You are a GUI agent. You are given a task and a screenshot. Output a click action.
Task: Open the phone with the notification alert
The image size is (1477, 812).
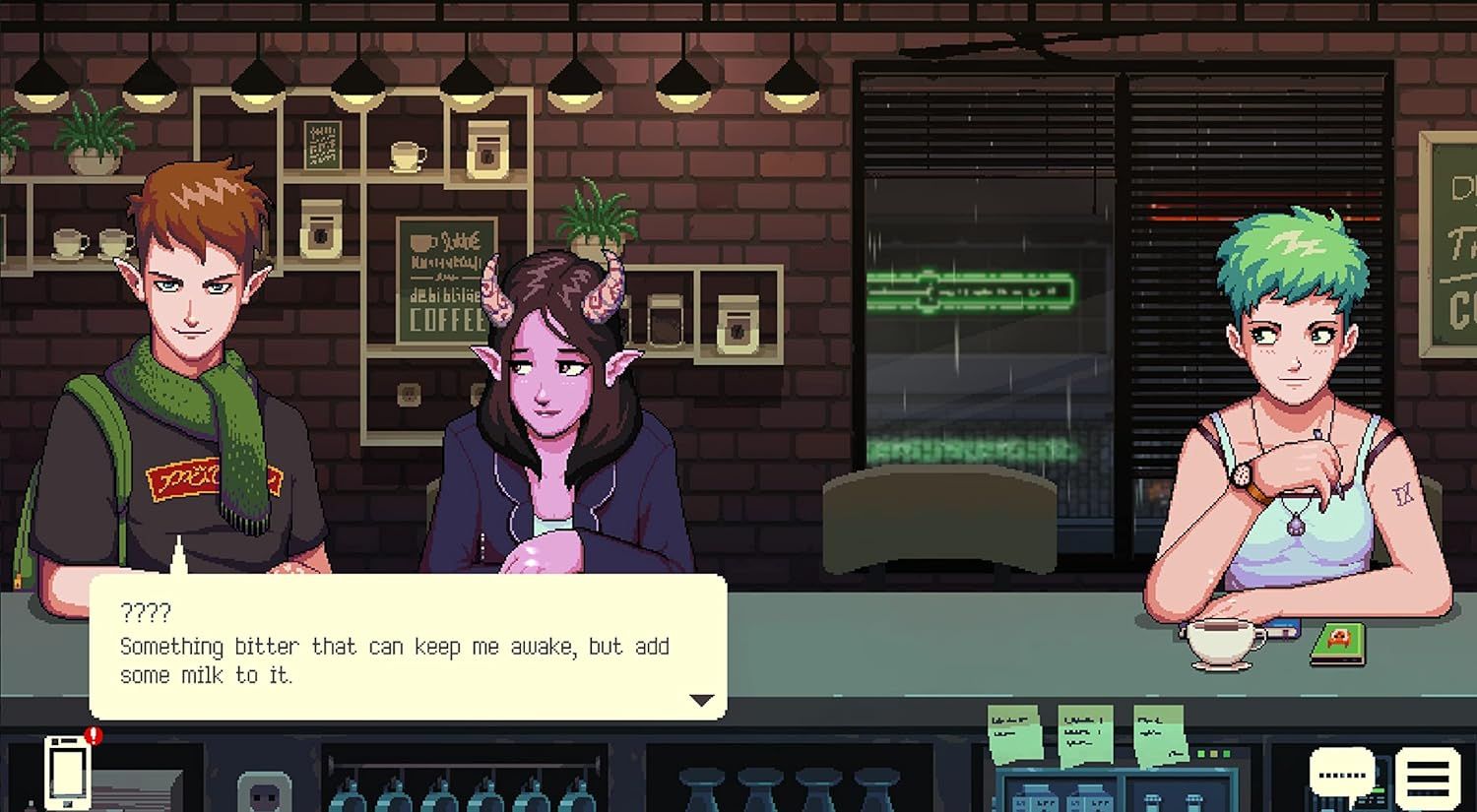tap(66, 776)
